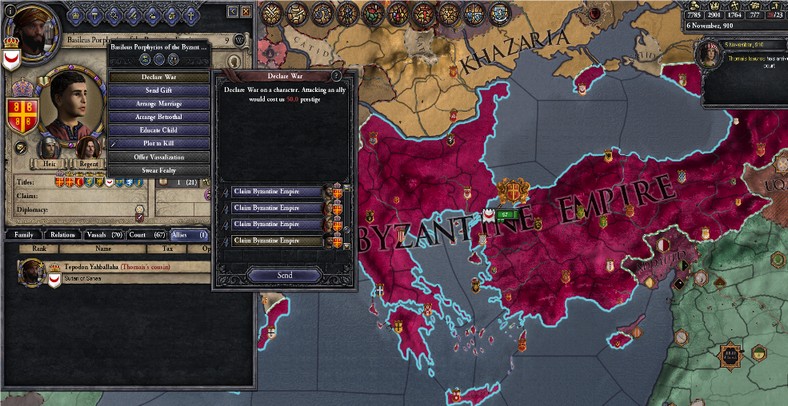Sort the character list by Name
Image resolution: width=788 pixels, height=406 pixels.
[102, 249]
